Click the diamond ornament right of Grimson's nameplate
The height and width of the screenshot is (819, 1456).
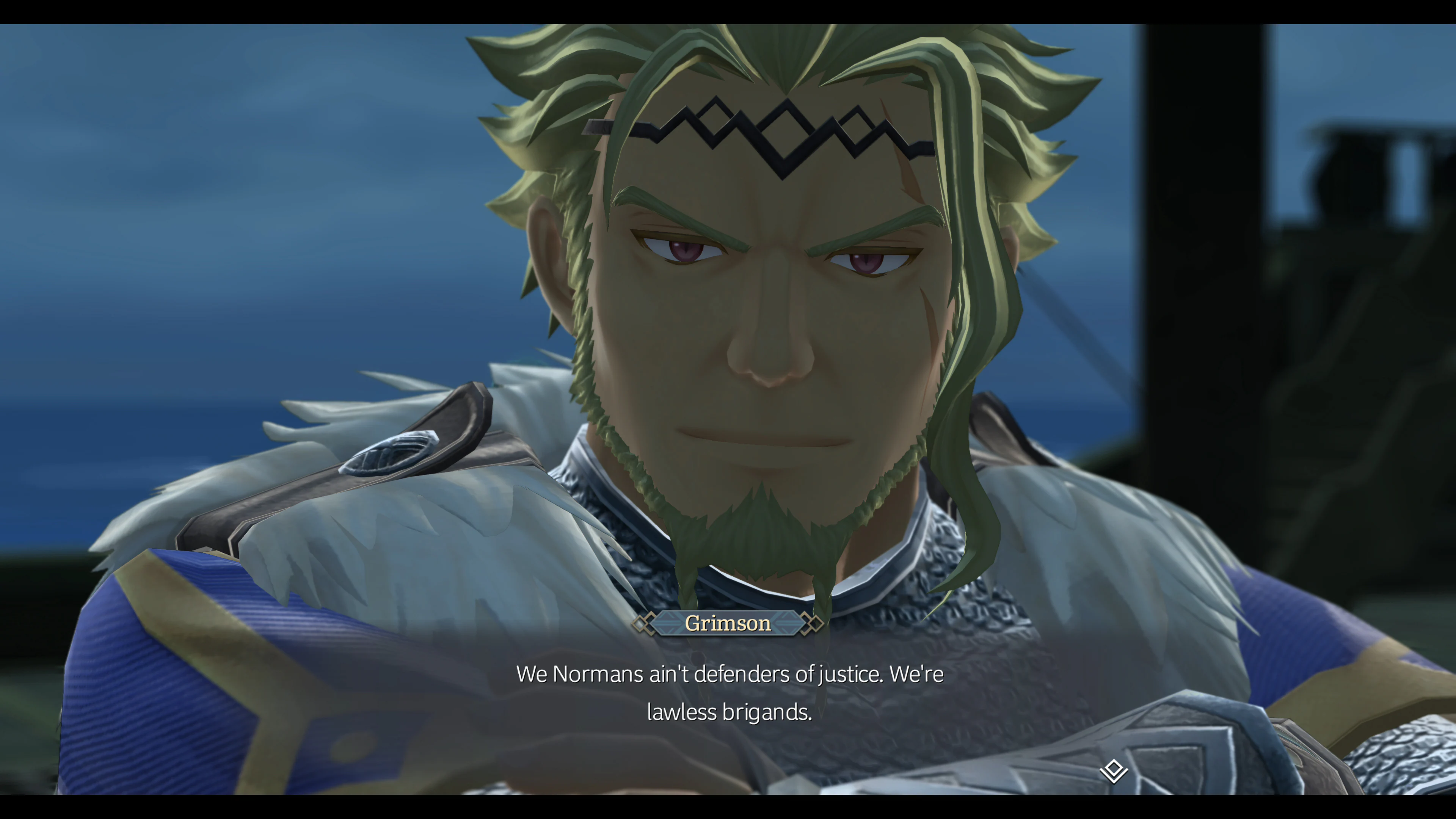point(814,623)
